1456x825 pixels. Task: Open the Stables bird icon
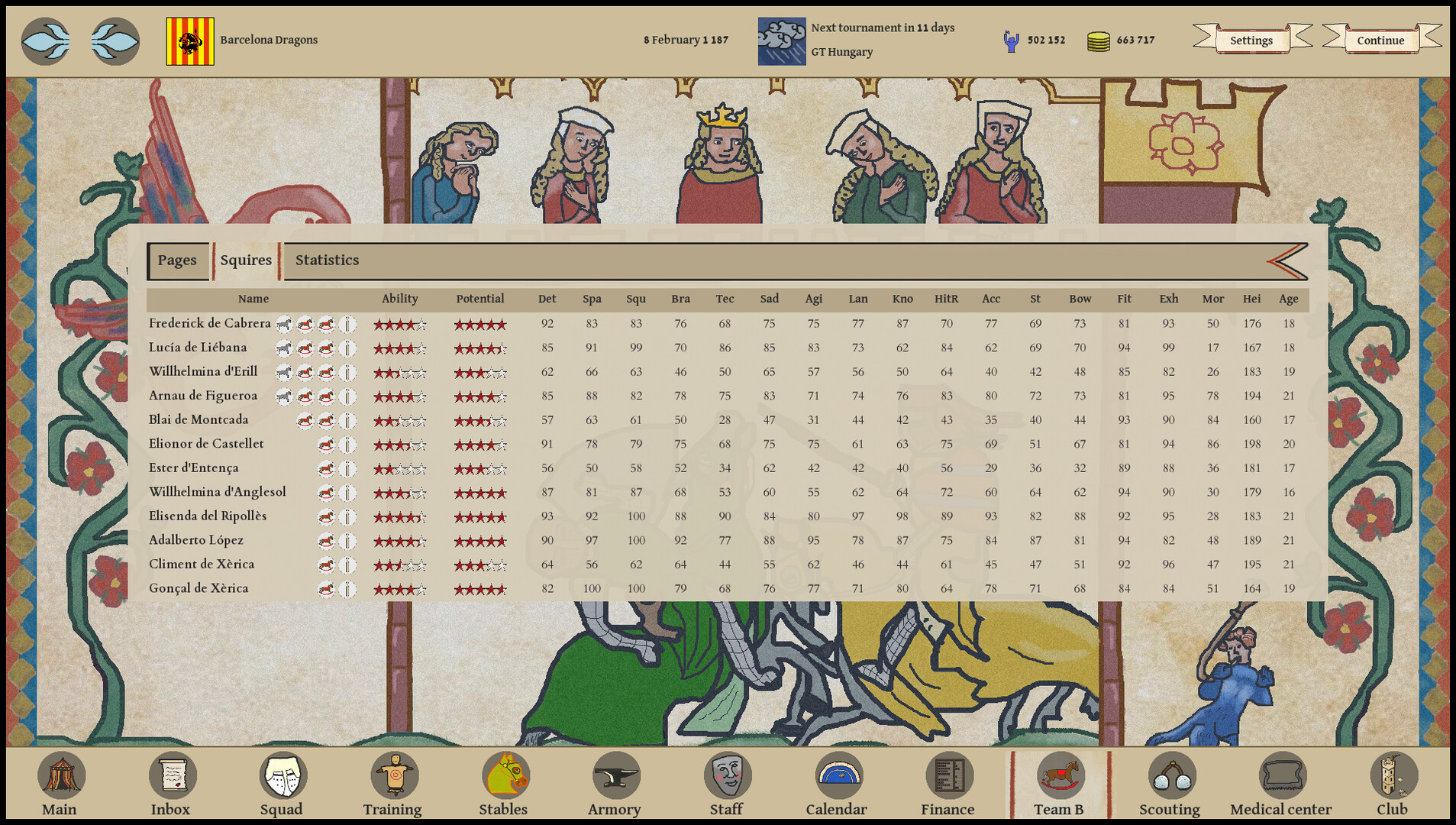coord(504,775)
